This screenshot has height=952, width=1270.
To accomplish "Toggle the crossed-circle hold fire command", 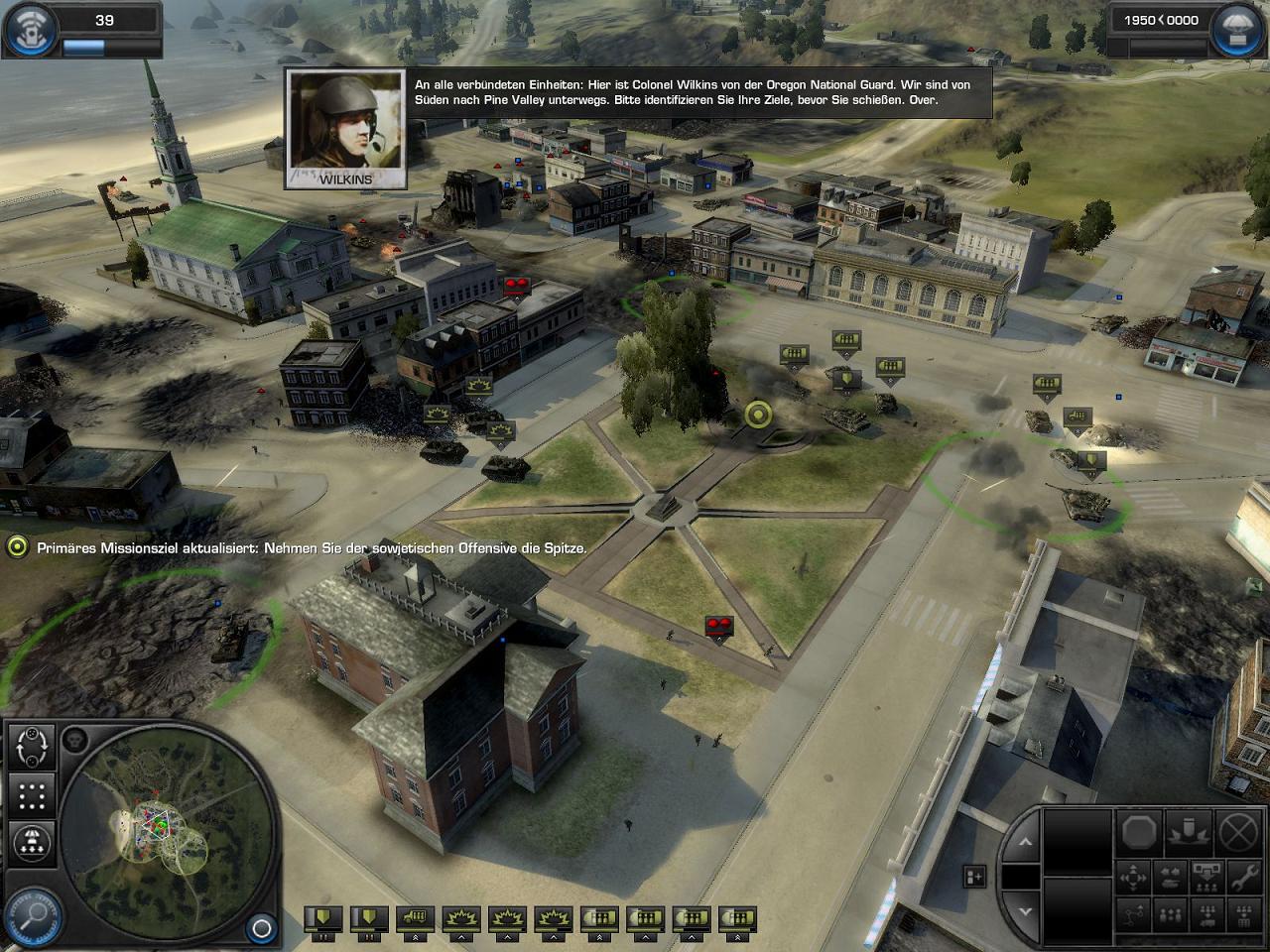I will coord(1238,833).
